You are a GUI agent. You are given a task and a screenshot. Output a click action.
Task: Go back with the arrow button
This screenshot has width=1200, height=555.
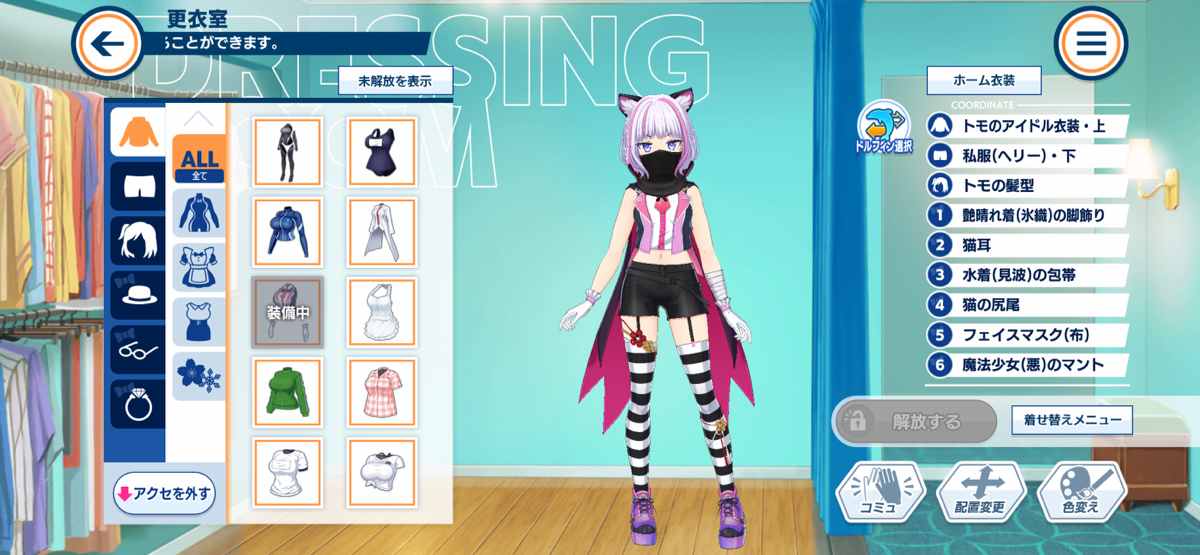tap(108, 43)
